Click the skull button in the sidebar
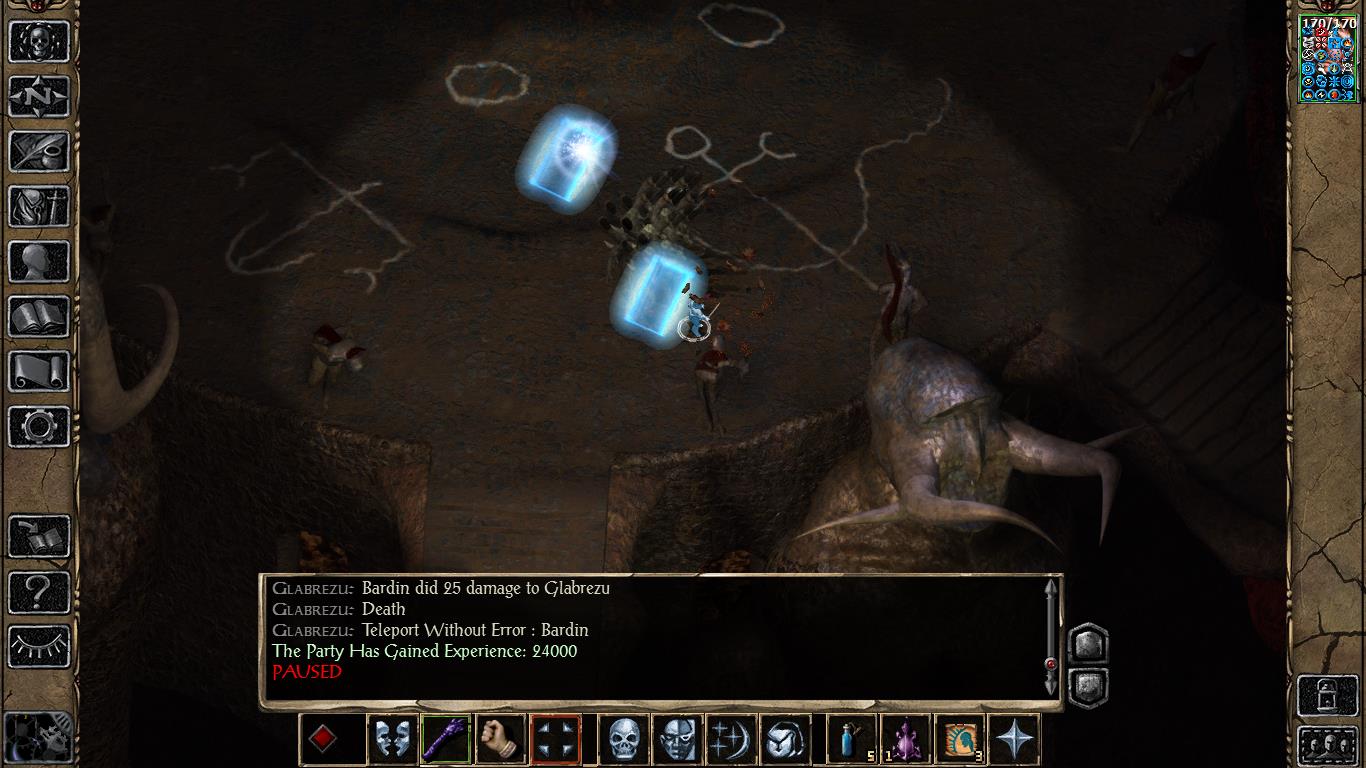The width and height of the screenshot is (1366, 768). click(x=39, y=41)
